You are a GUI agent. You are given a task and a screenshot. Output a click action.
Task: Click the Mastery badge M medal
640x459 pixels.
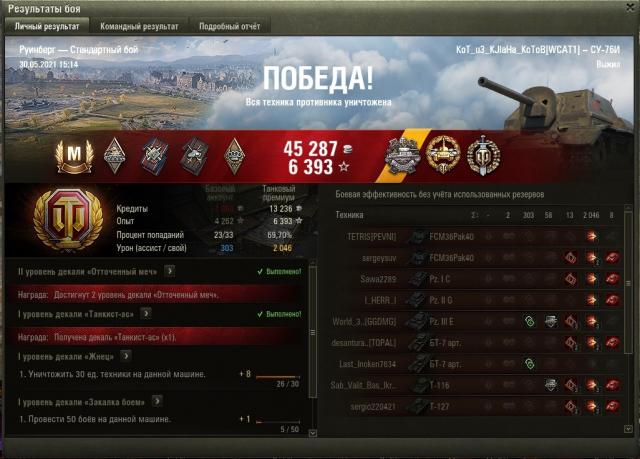(72, 153)
